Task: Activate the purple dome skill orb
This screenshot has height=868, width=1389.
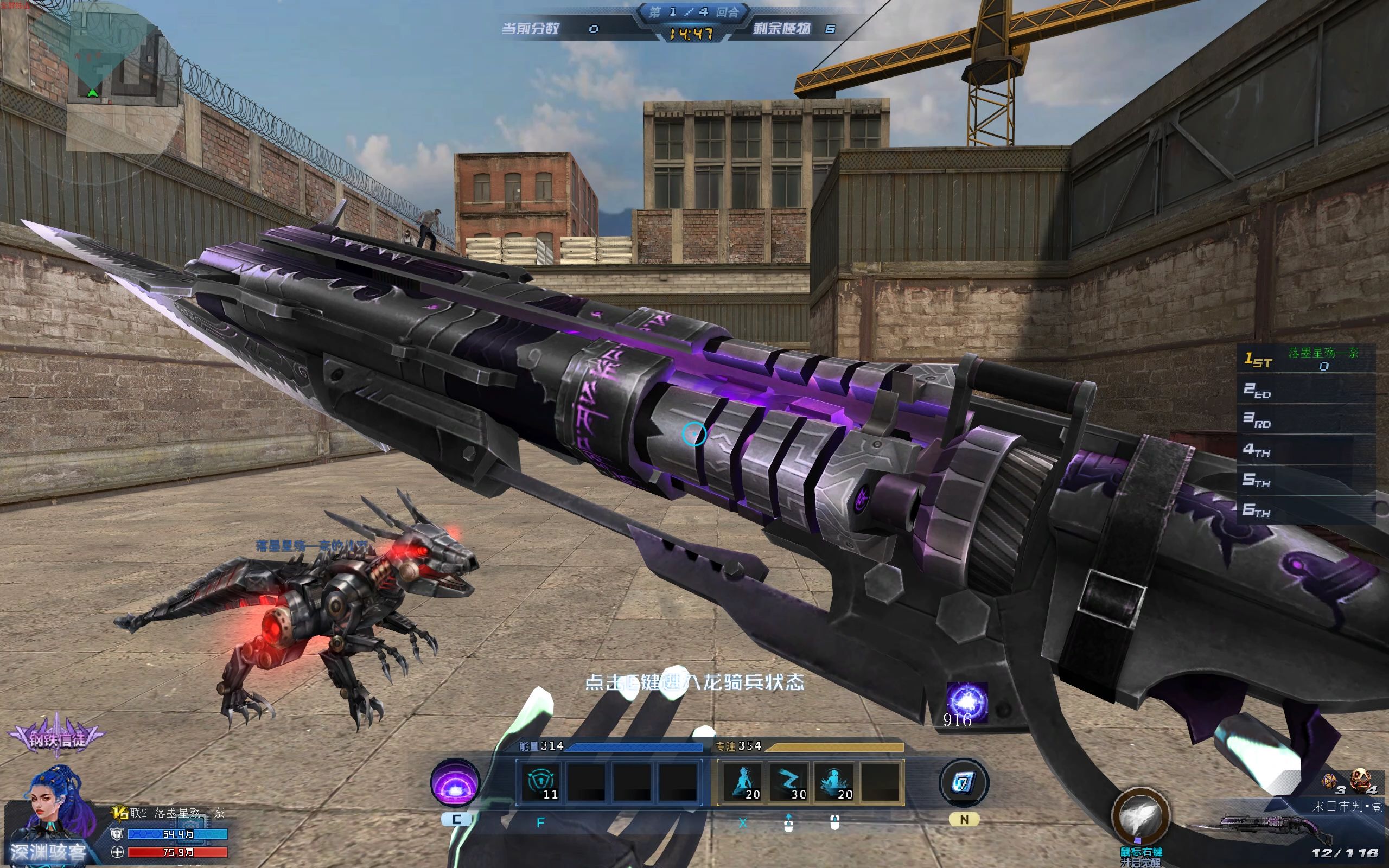Action: click(x=455, y=782)
